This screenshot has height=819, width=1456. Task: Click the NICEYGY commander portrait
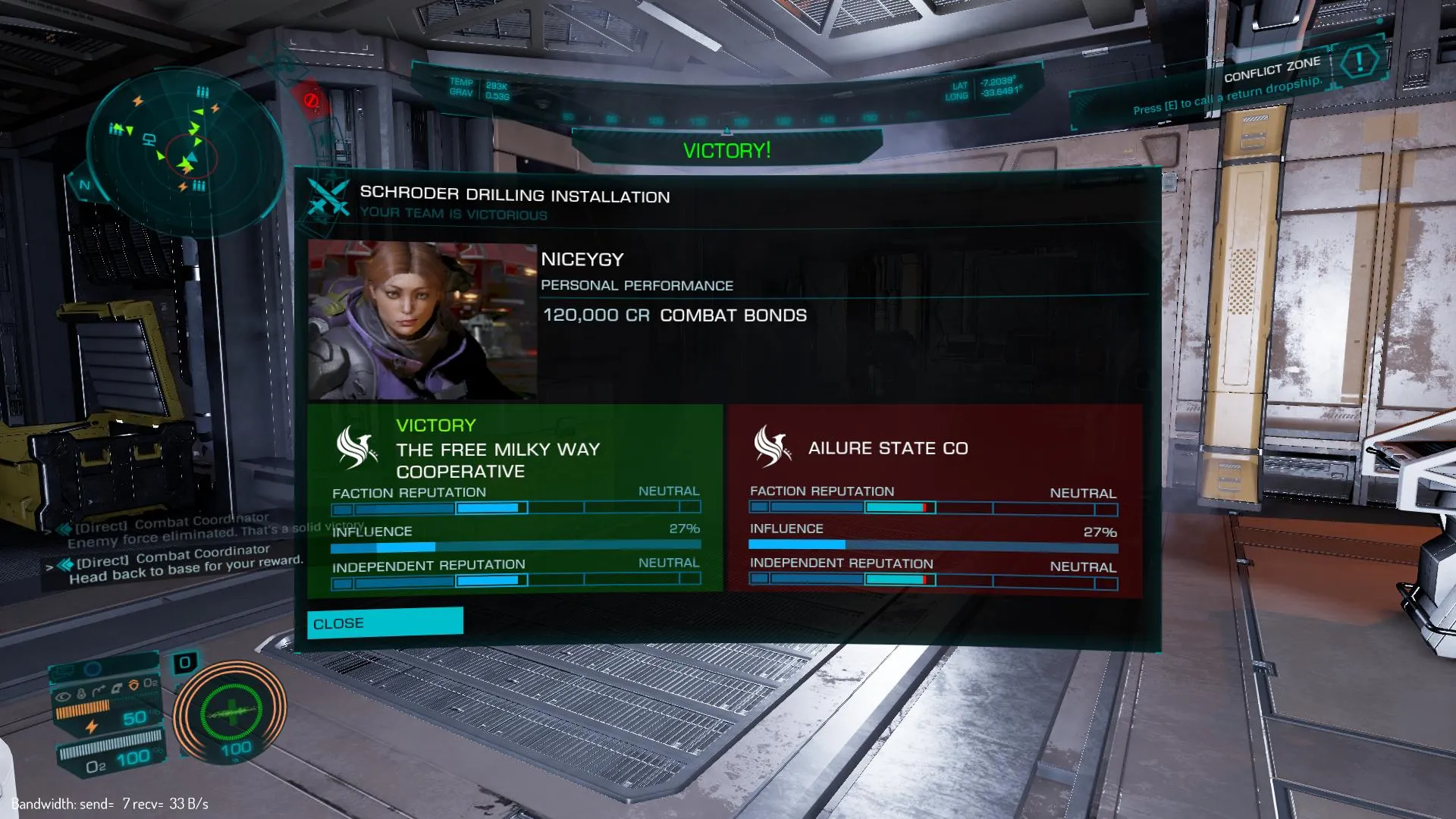422,321
